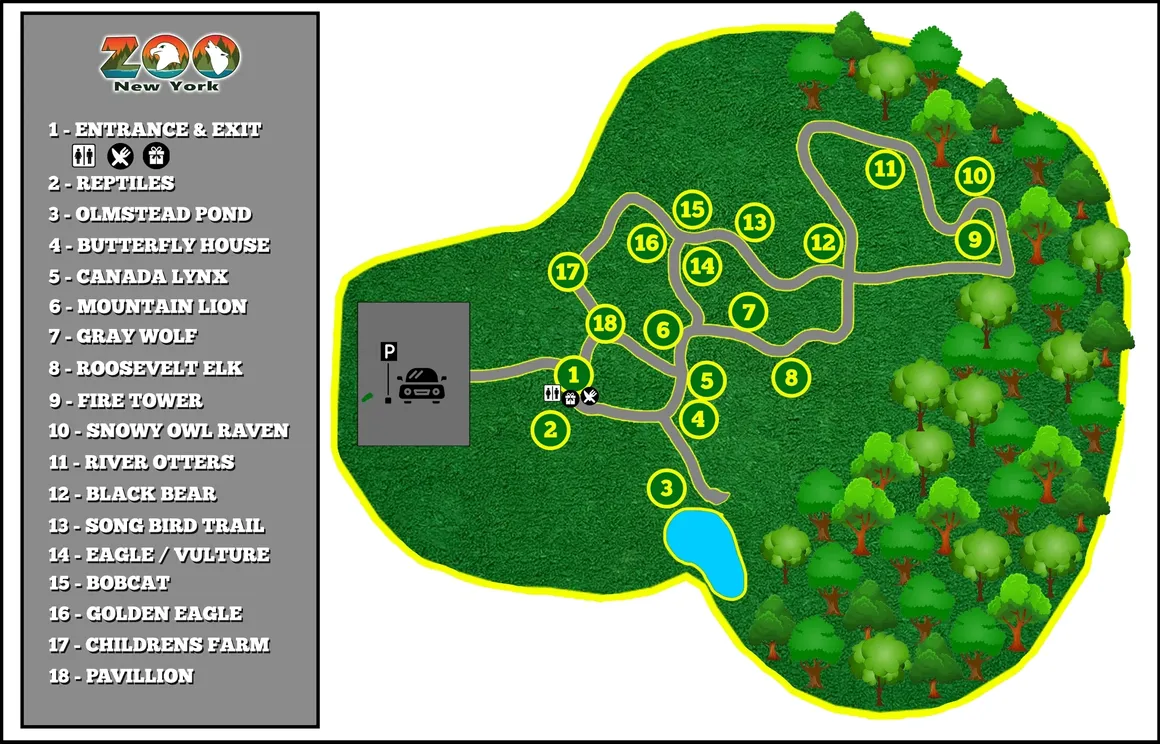The image size is (1160, 744).
Task: Select map marker number 15
Action: pyautogui.click(x=692, y=210)
